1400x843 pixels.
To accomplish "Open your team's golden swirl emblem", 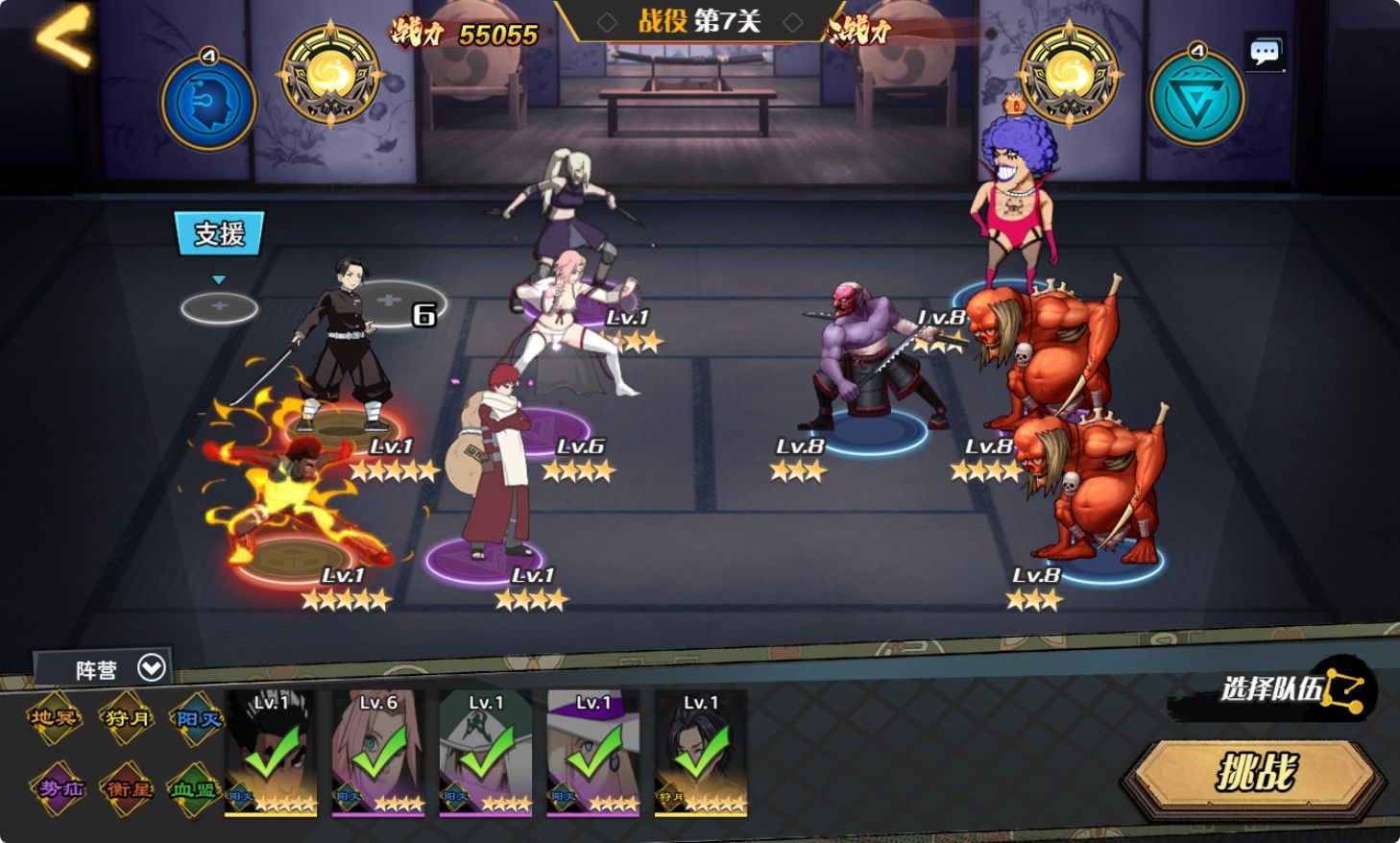I will [329, 76].
